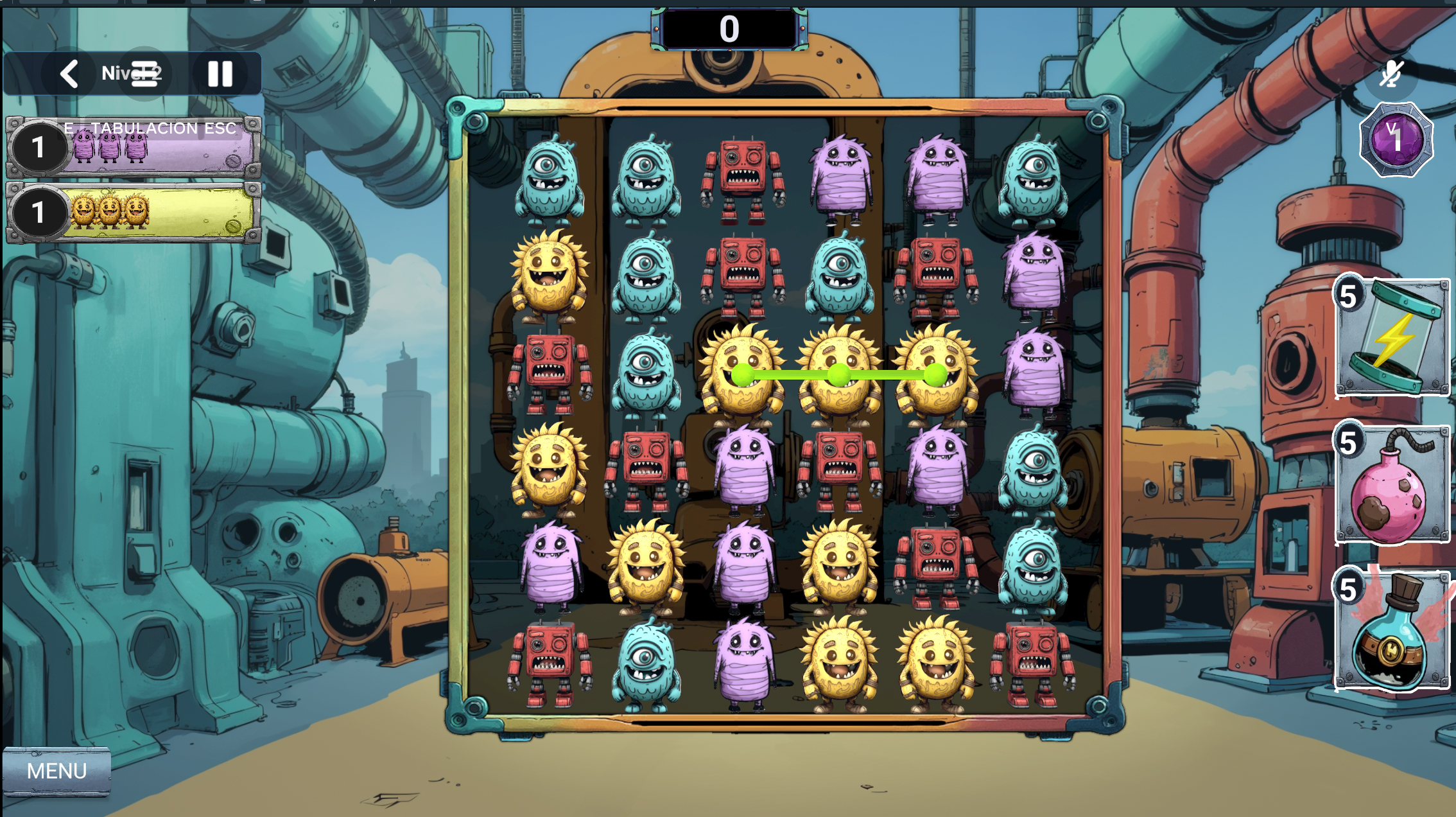Select the blue potion flask power-up
Screen dimensions: 1456x817
(1392, 631)
